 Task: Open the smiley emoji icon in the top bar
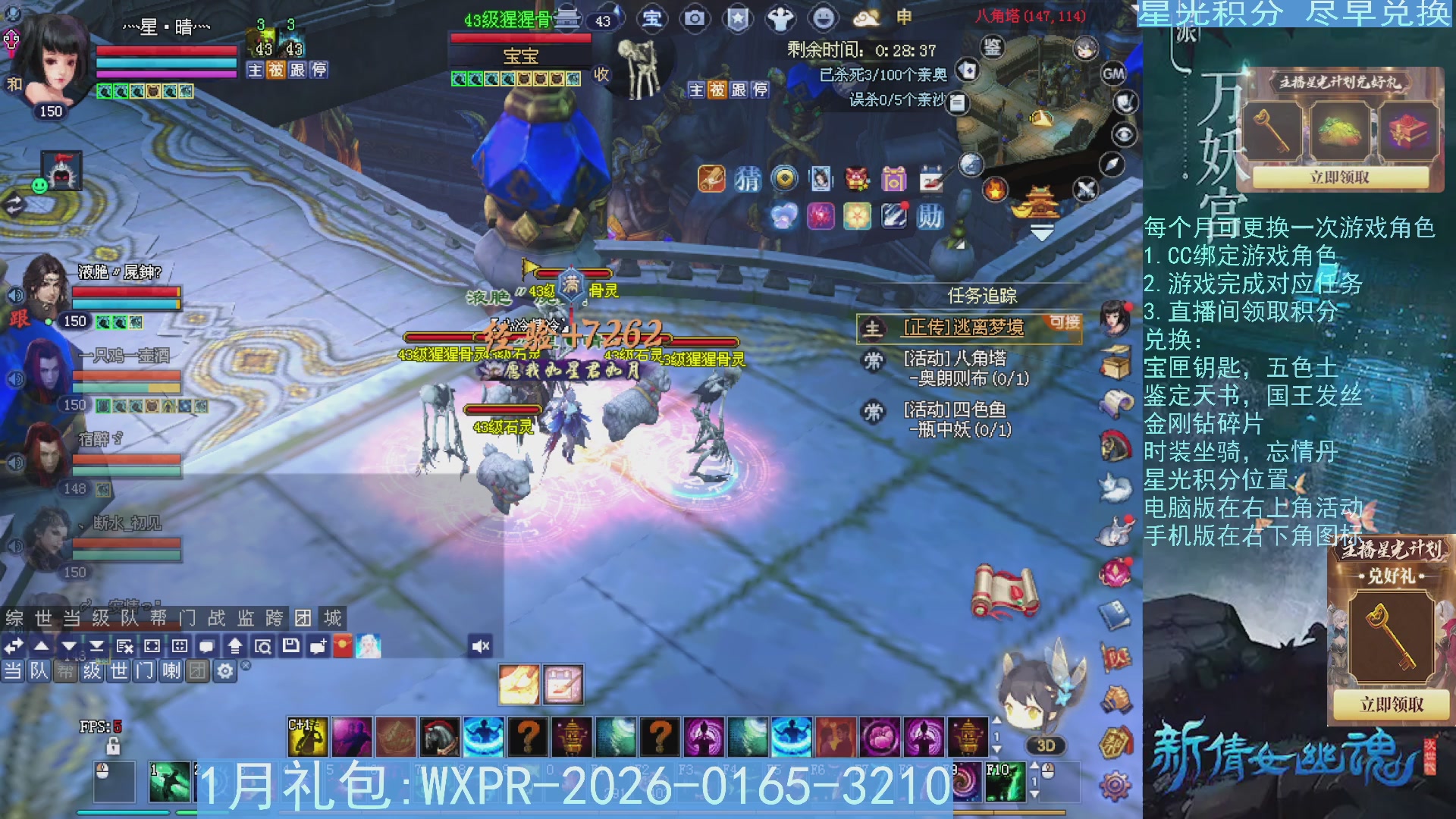822,20
